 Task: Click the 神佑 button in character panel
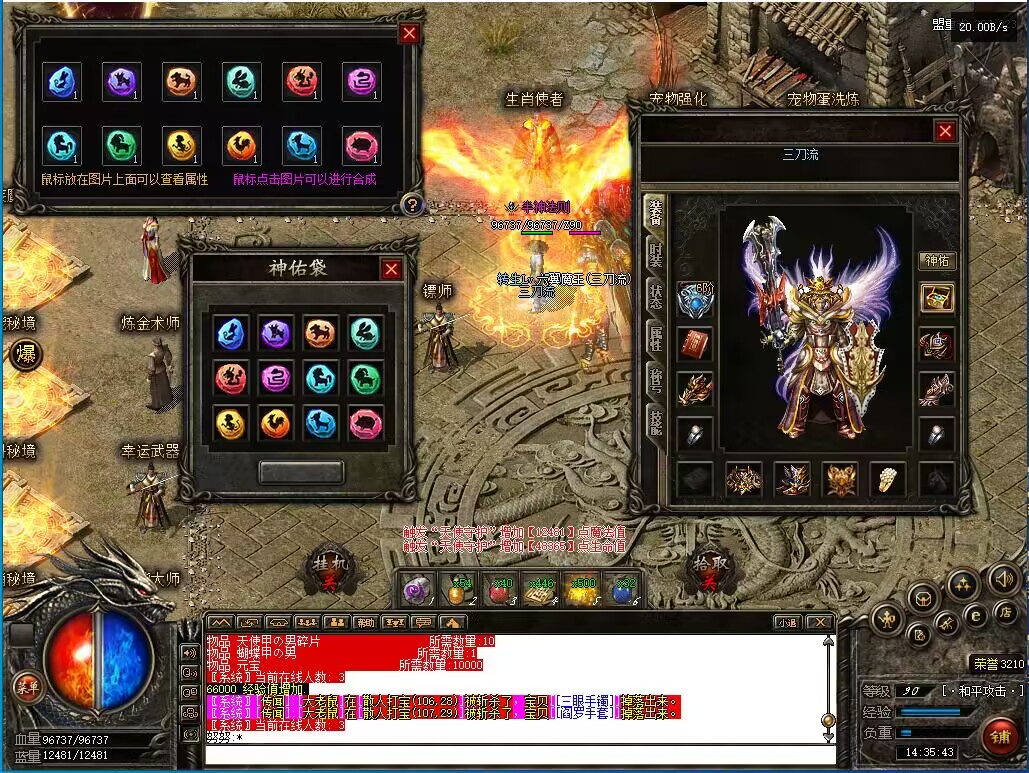click(937, 261)
